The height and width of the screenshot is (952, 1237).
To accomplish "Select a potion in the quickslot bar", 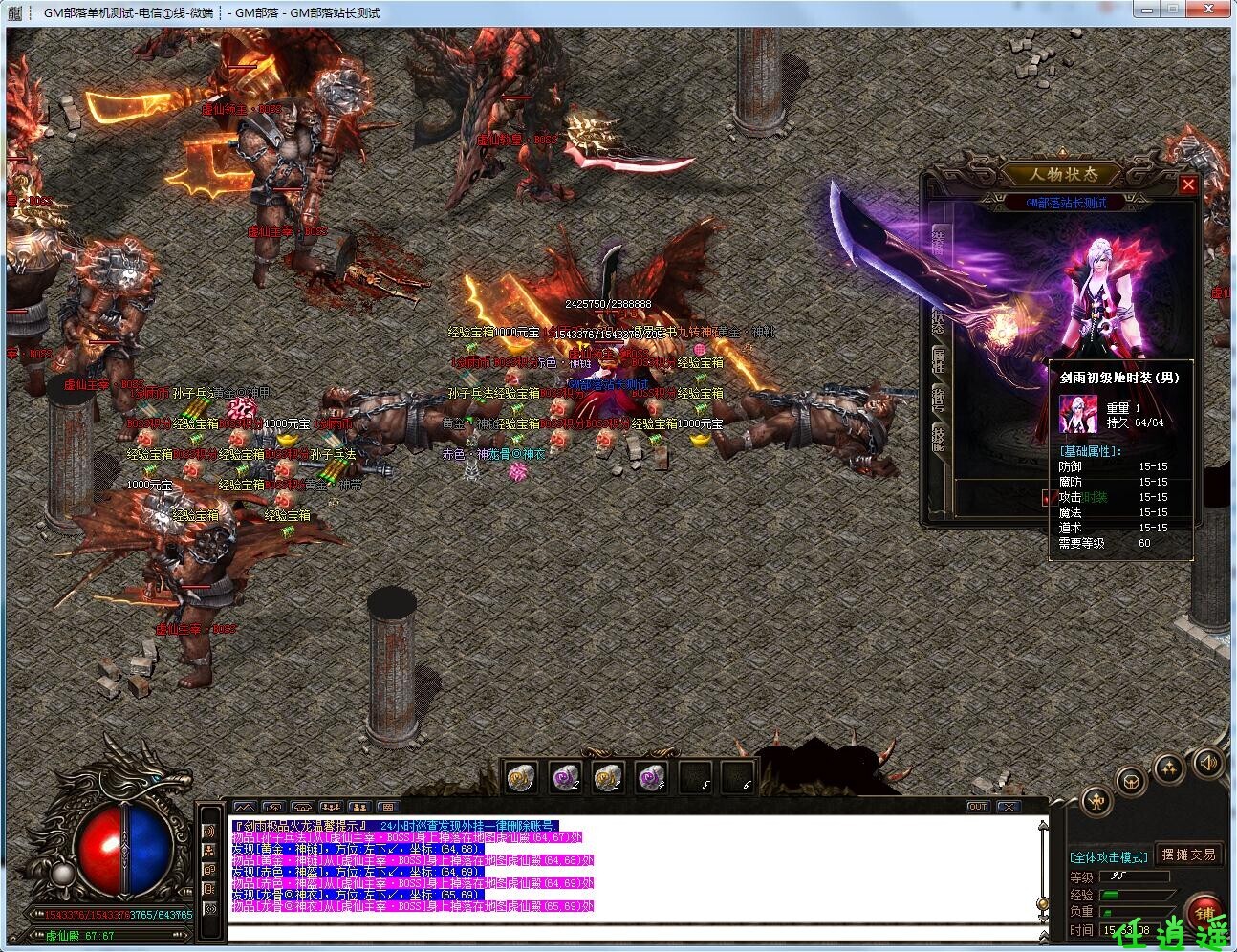I will click(519, 776).
